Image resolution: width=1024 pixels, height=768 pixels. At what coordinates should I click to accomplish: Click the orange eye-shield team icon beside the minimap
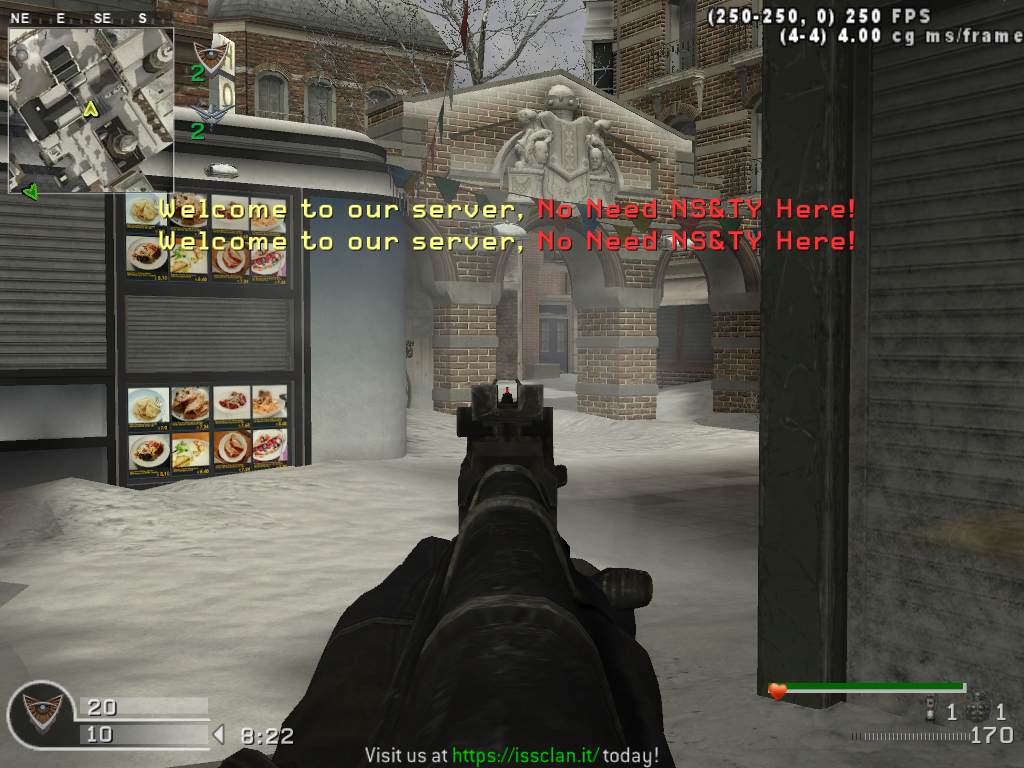[211, 52]
